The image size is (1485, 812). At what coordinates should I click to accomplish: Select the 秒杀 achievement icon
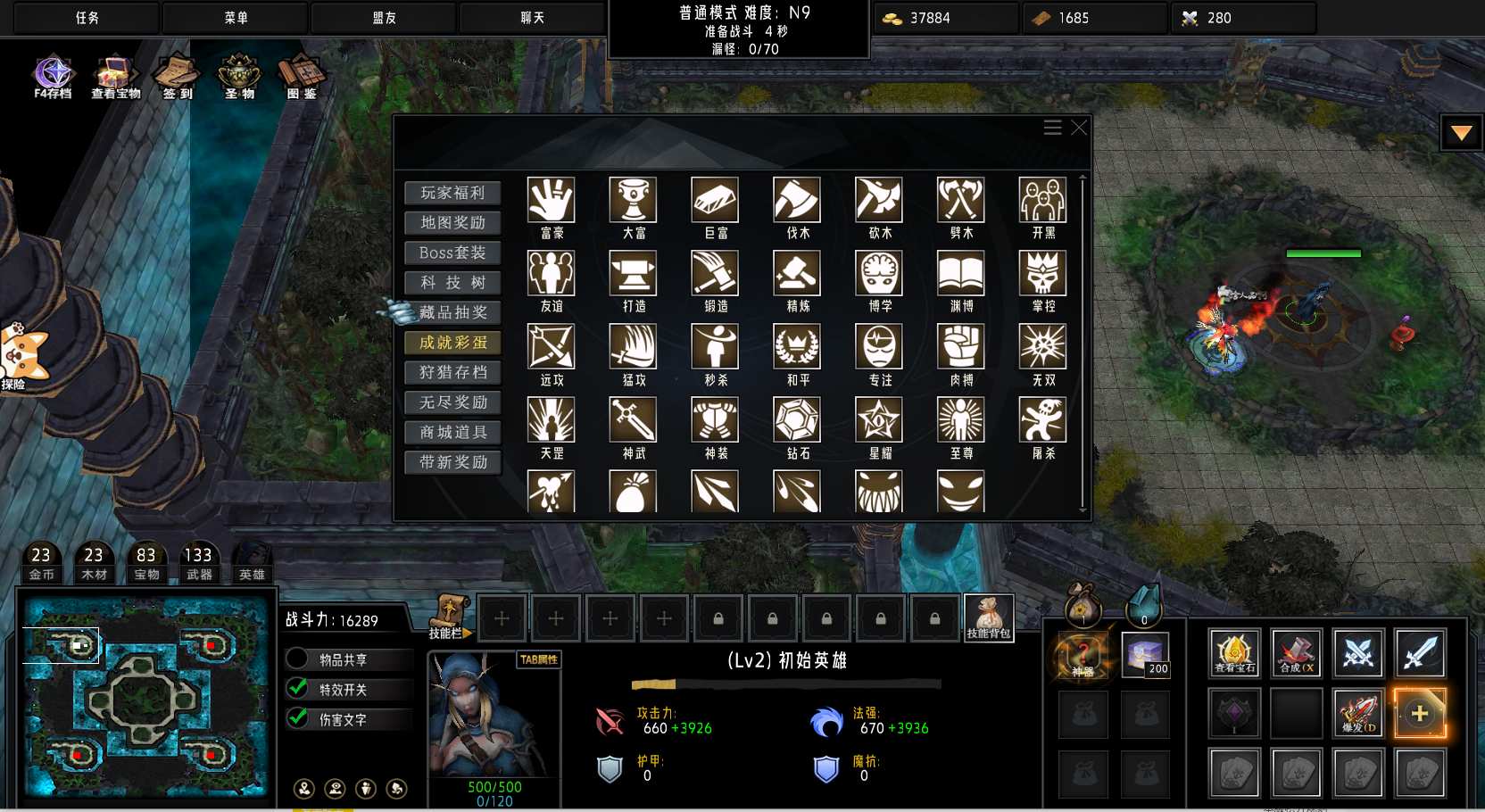tap(715, 346)
